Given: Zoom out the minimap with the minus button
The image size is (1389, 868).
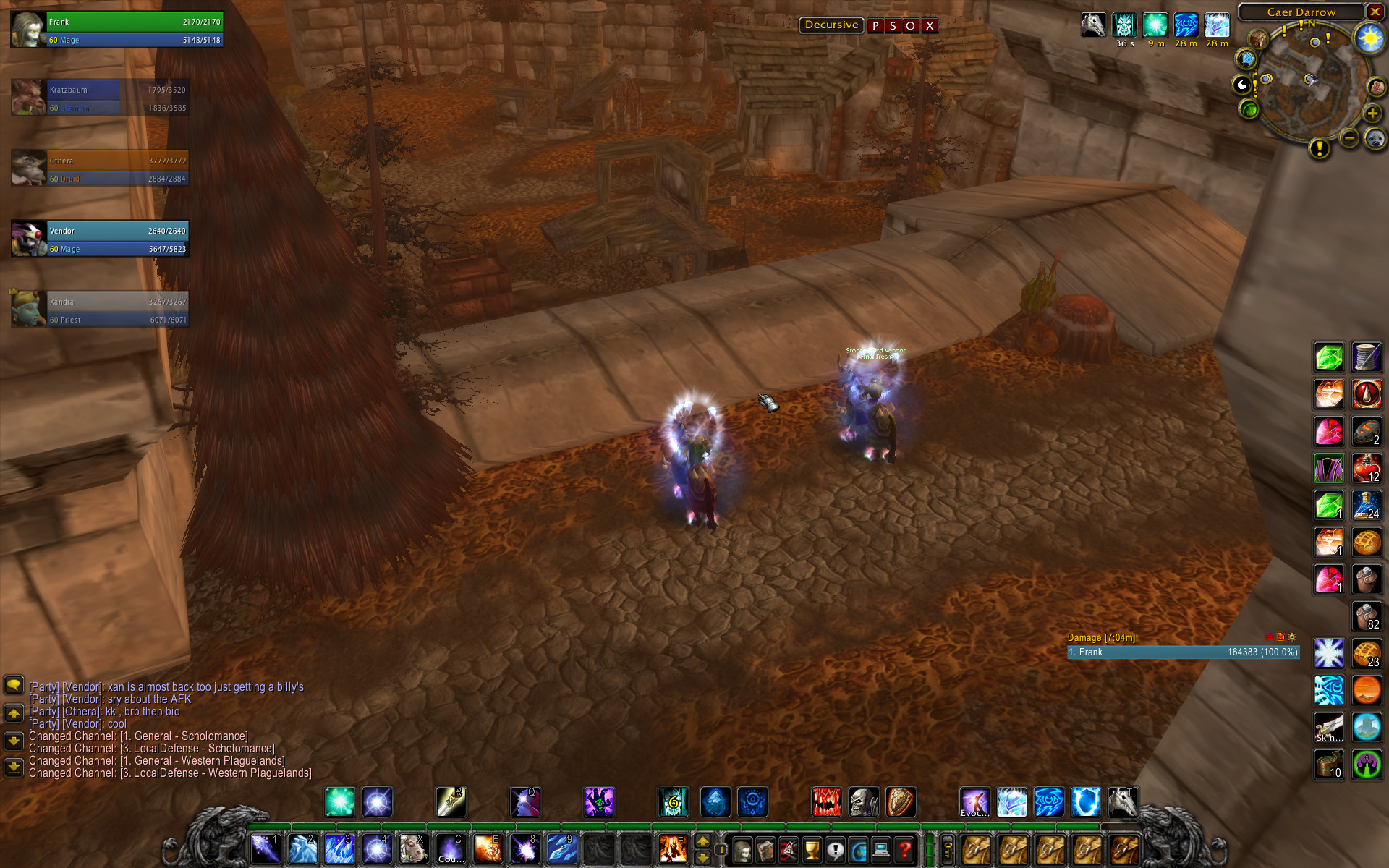Looking at the screenshot, I should [x=1349, y=137].
